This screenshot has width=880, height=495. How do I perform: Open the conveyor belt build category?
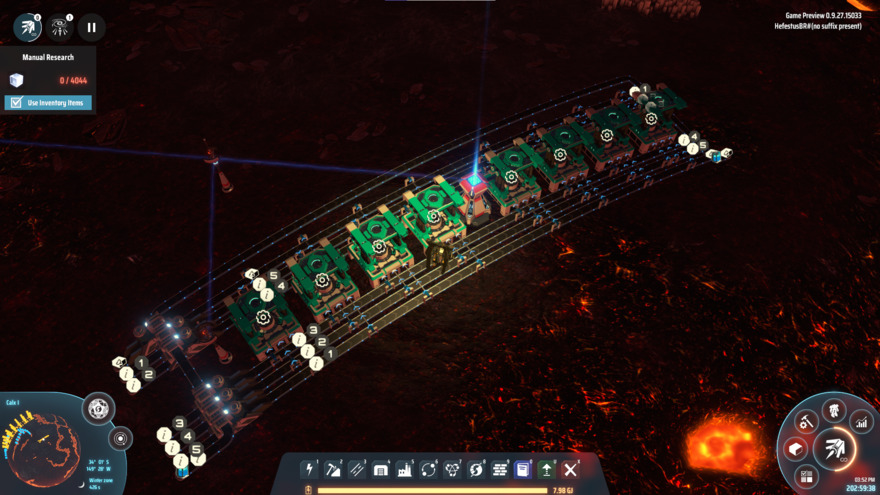(x=357, y=469)
